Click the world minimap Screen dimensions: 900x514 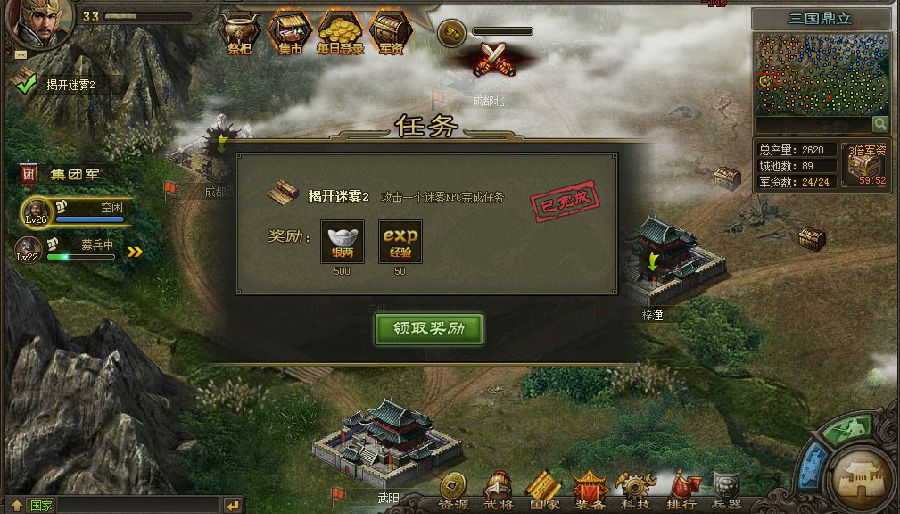[x=821, y=75]
